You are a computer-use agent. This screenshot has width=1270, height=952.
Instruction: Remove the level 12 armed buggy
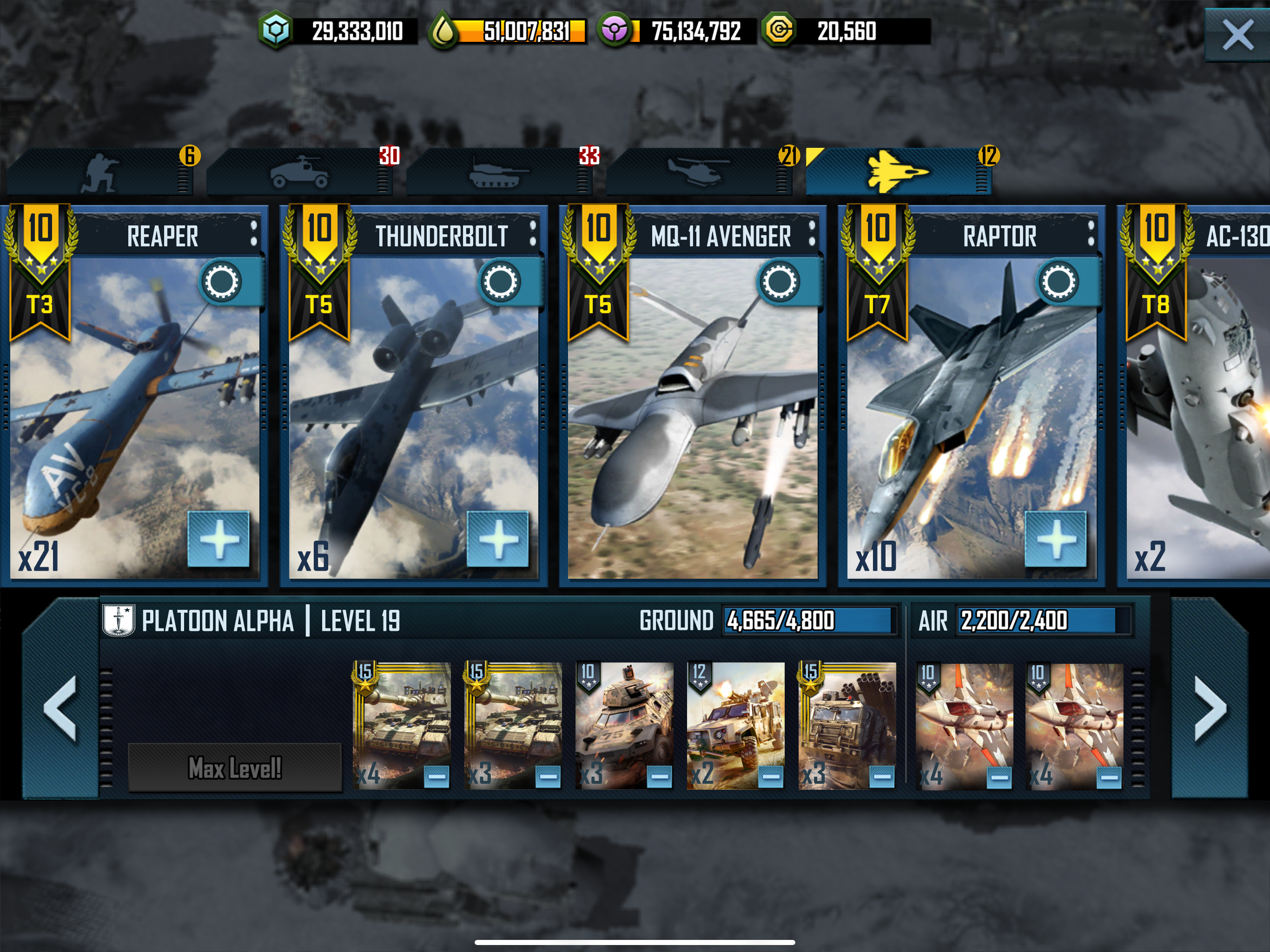tap(771, 777)
